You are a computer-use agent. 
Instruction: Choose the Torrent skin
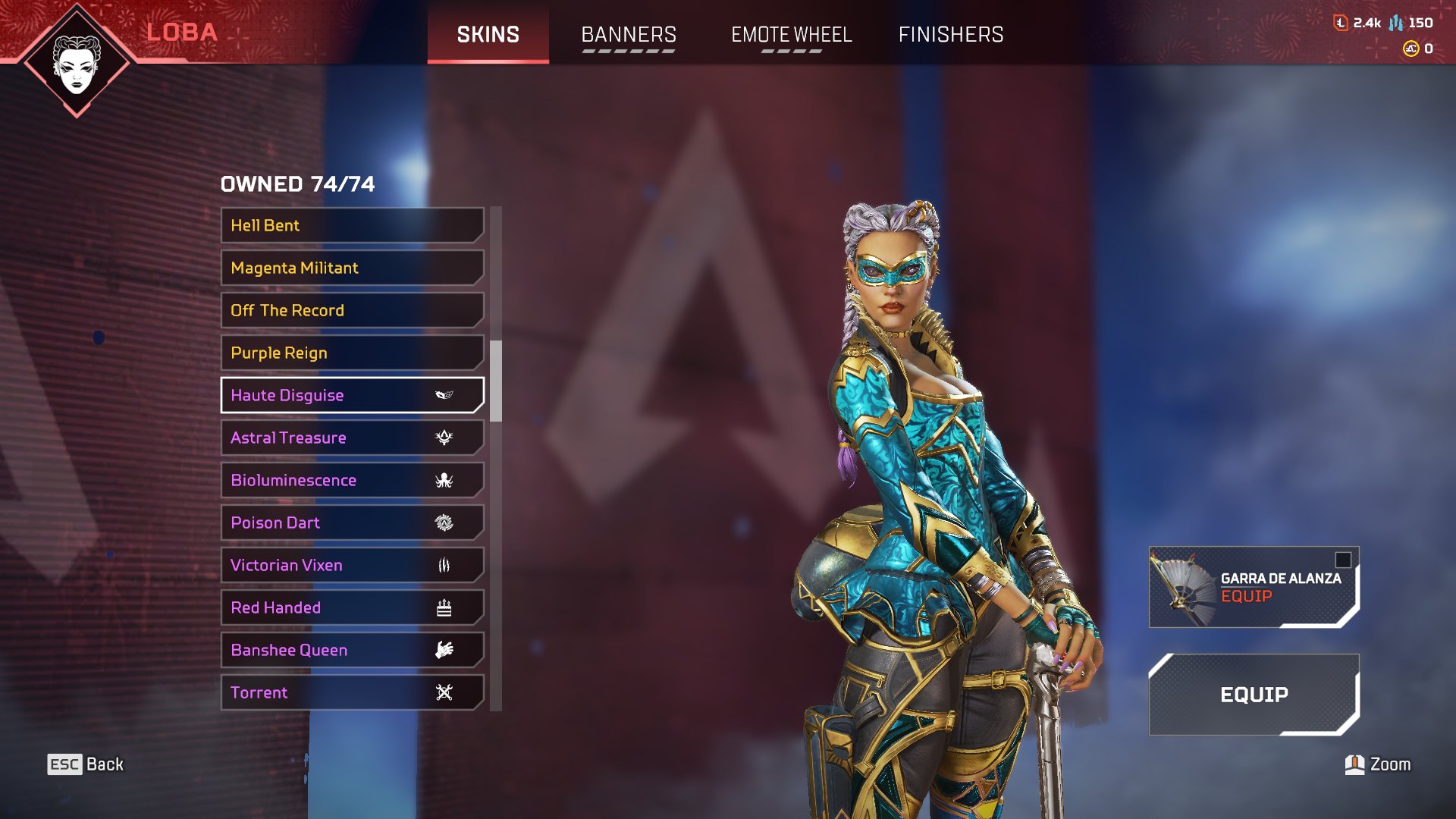click(x=352, y=692)
